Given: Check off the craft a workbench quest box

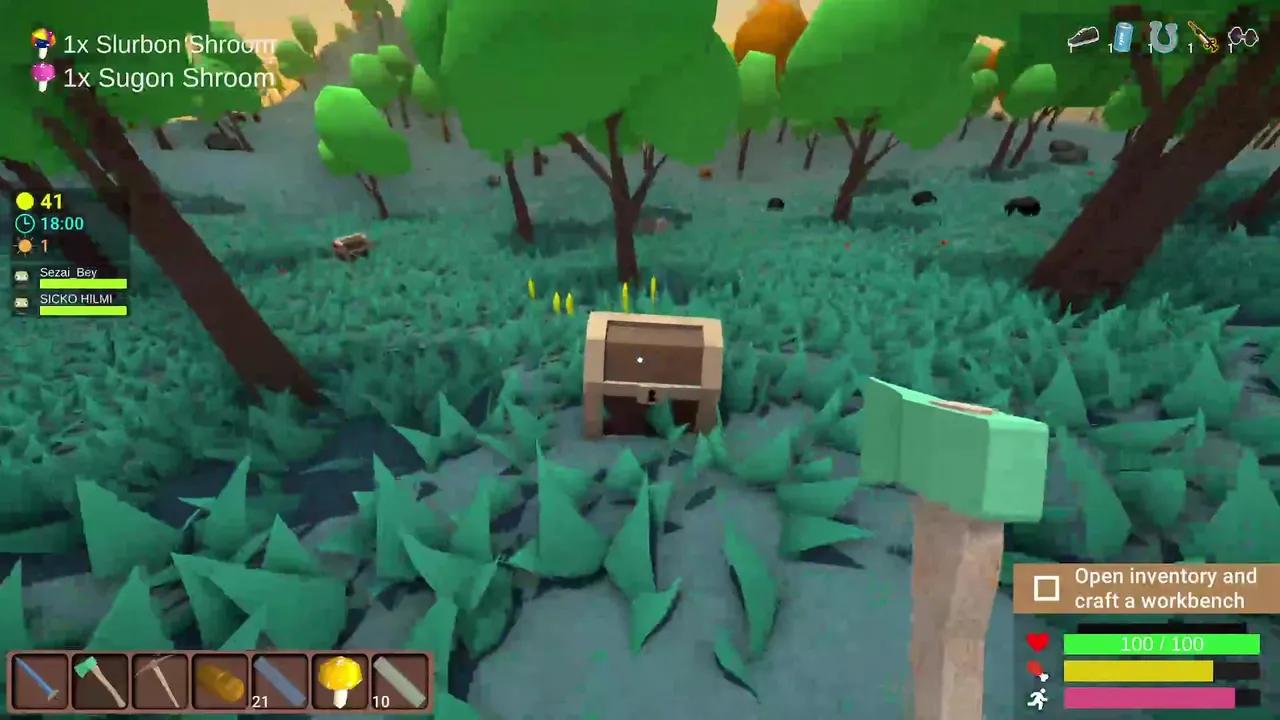Looking at the screenshot, I should click(x=1047, y=589).
